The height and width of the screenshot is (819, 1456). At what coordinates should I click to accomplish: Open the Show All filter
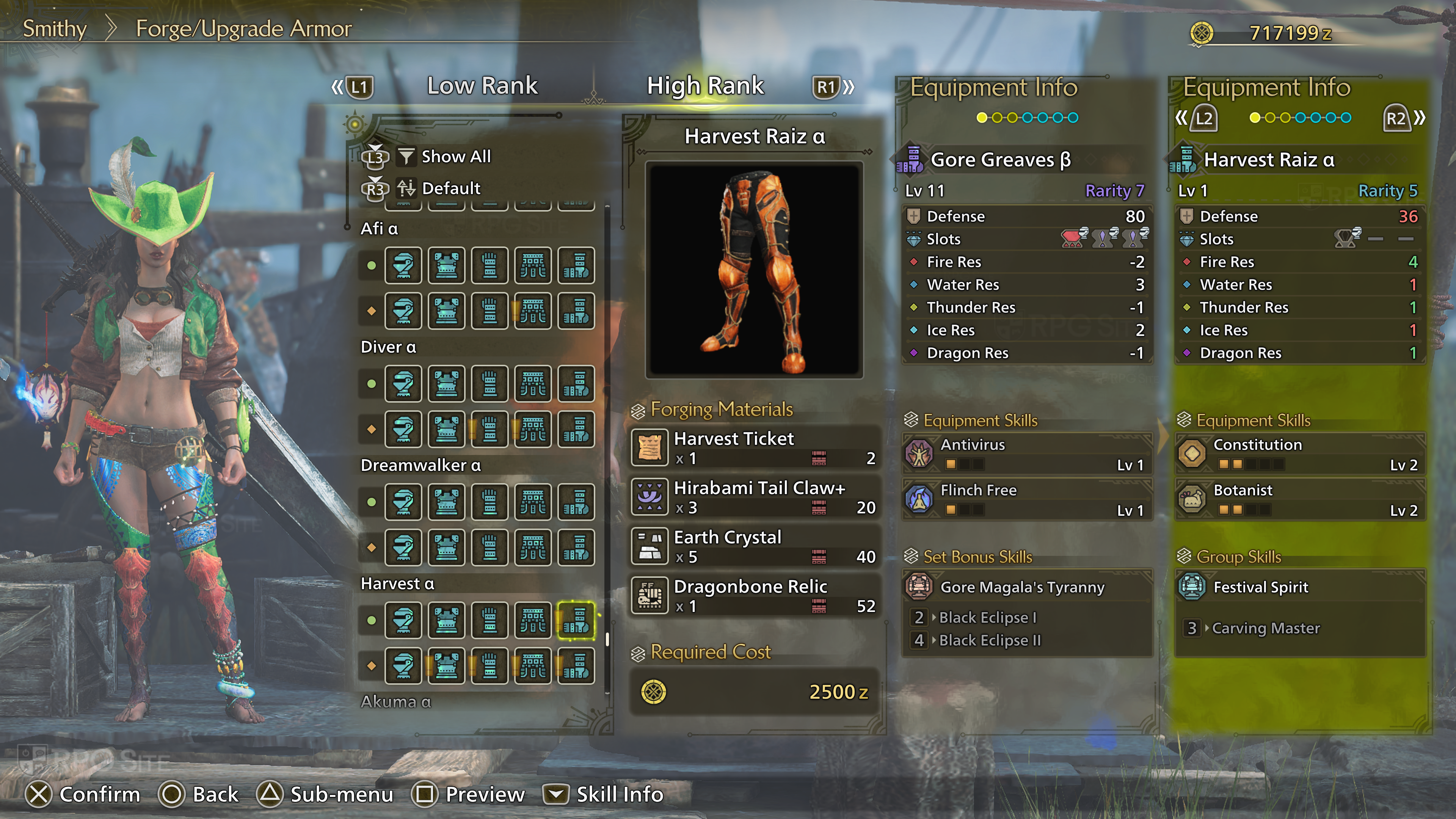[455, 157]
